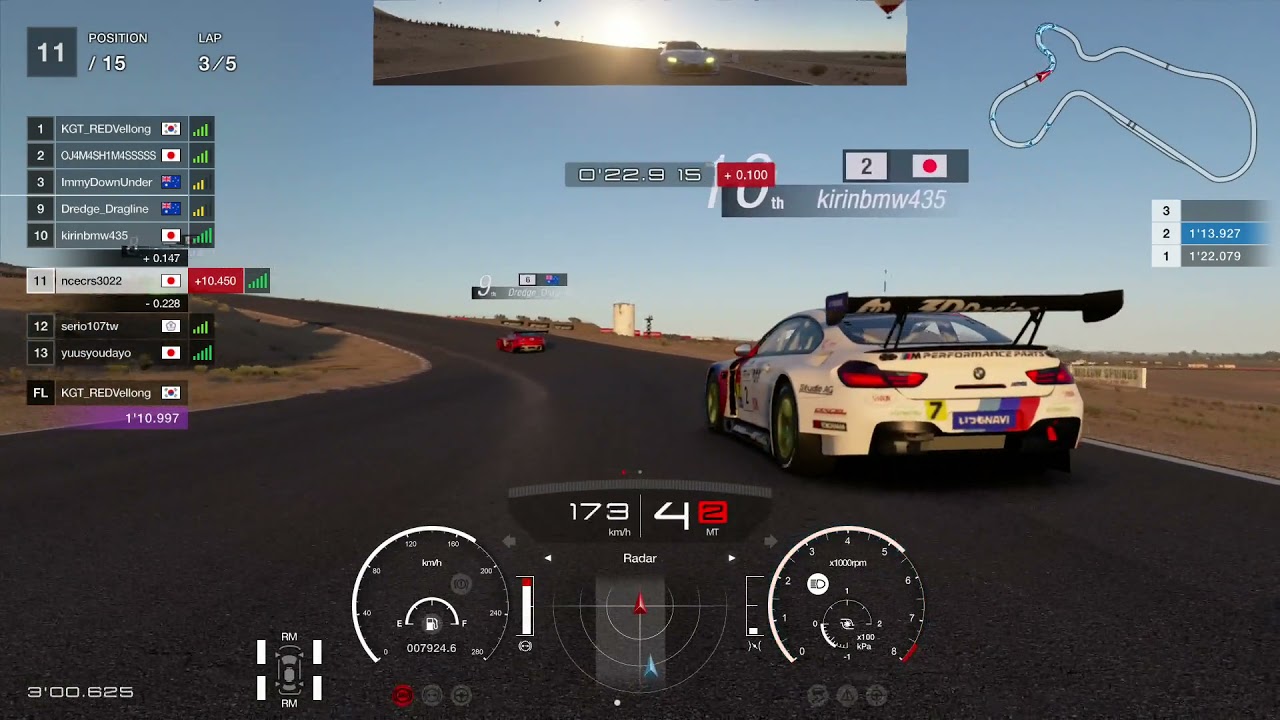Click the warning triangle indicator icon

click(847, 695)
